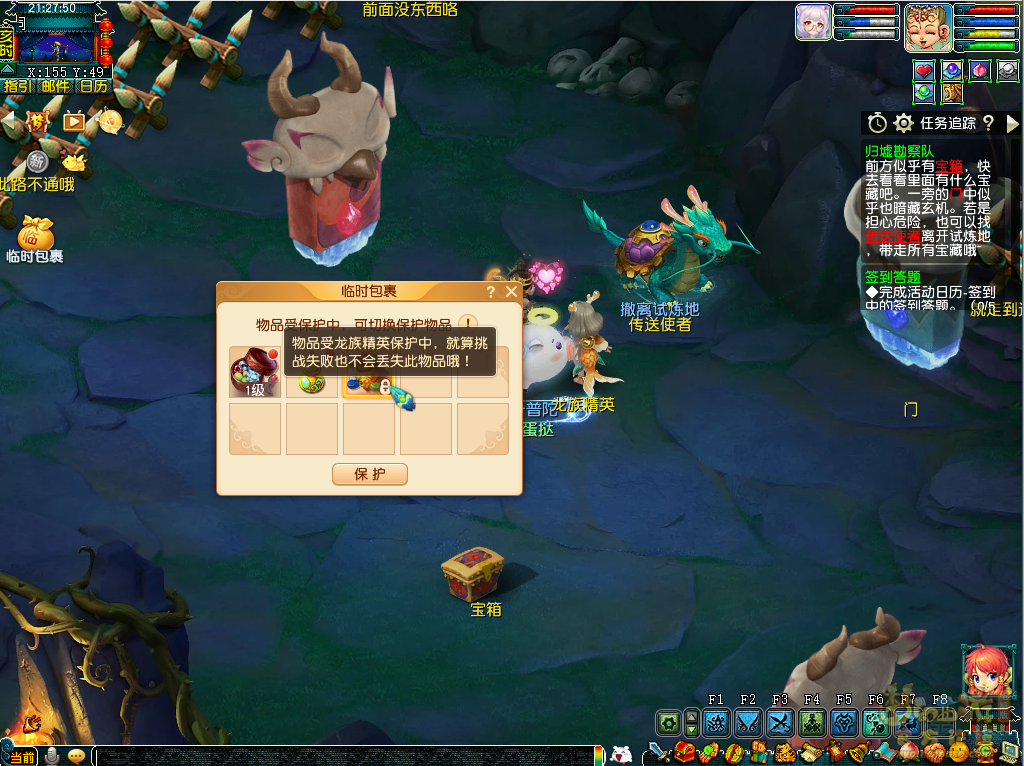Open the video play icon
This screenshot has height=766, width=1024.
(x=74, y=121)
